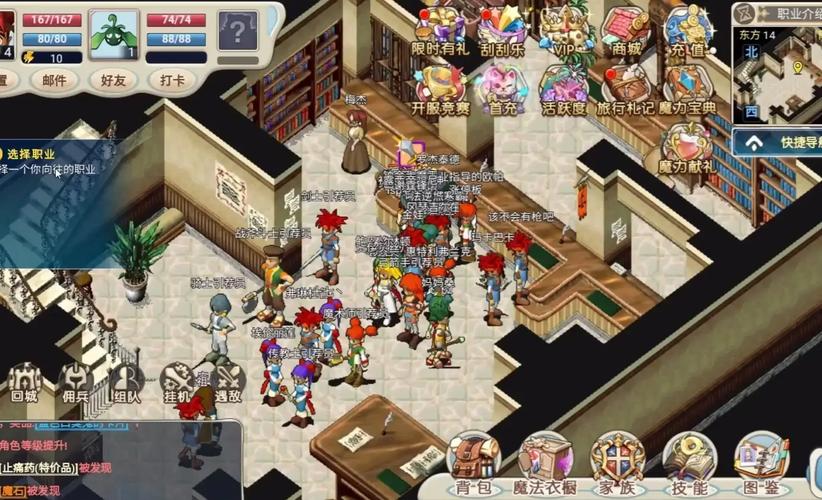Open the 背包 backpack
Image resolution: width=822 pixels, height=500 pixels.
(x=472, y=465)
